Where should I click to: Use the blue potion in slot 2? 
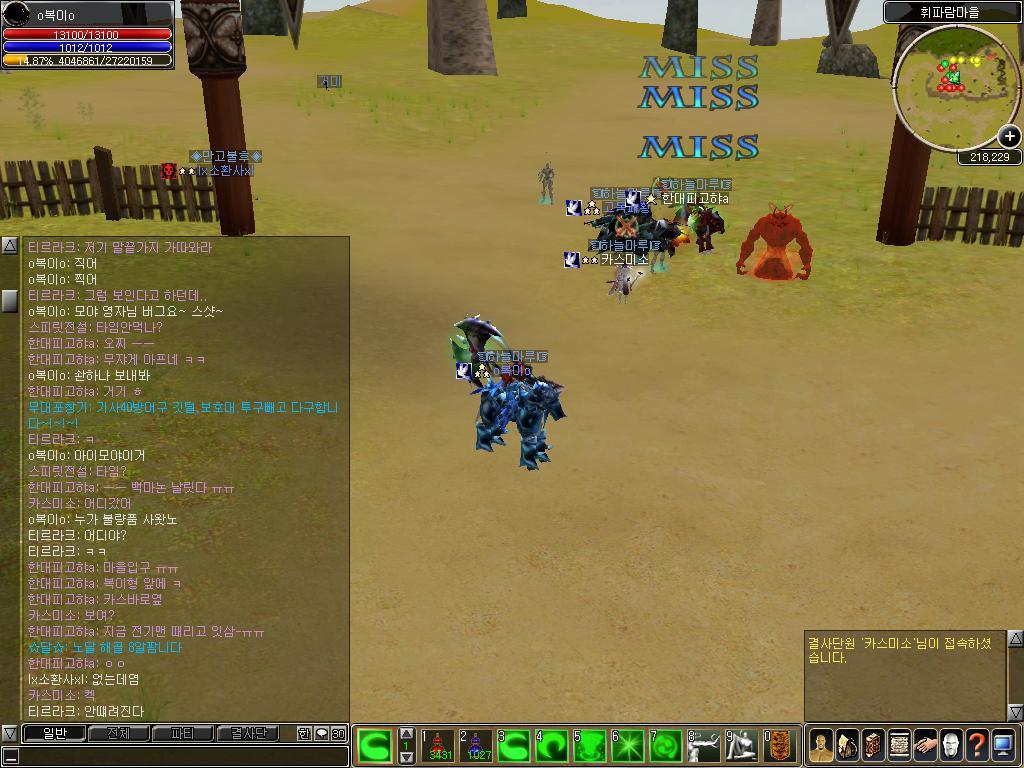click(x=476, y=746)
